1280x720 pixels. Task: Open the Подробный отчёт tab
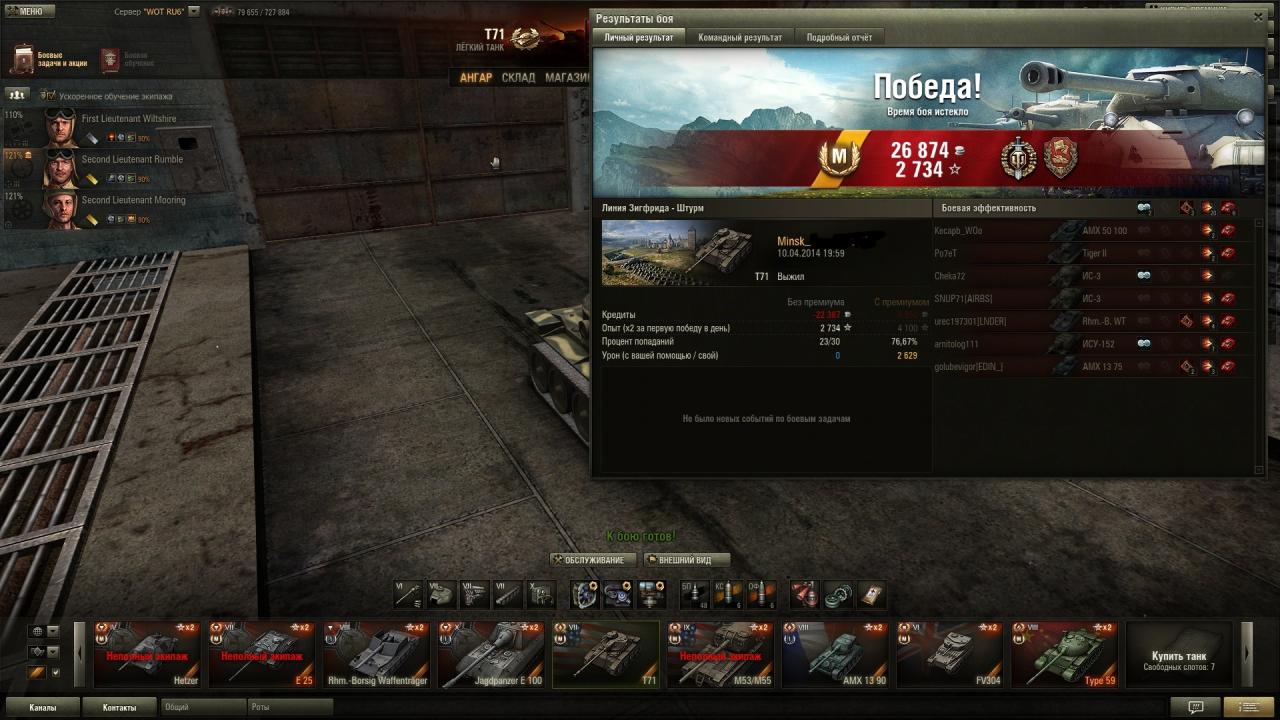coord(839,38)
